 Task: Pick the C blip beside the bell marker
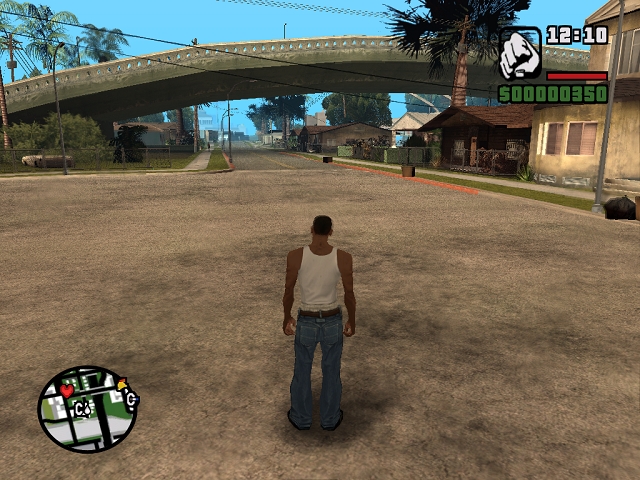(x=131, y=400)
